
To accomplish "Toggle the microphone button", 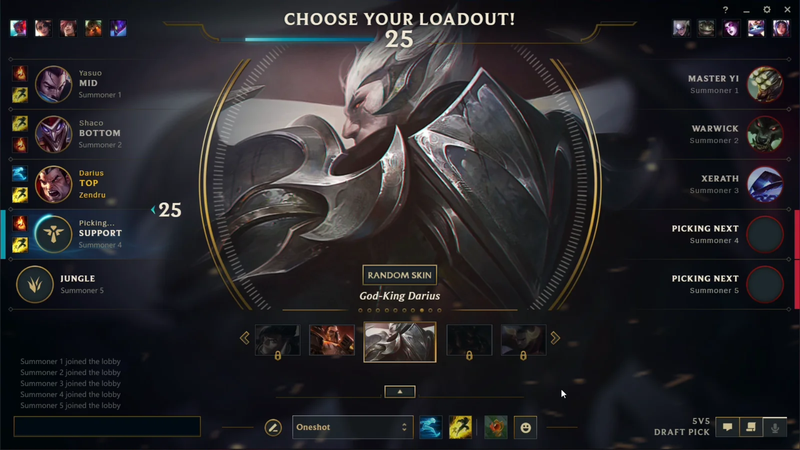I will [773, 427].
